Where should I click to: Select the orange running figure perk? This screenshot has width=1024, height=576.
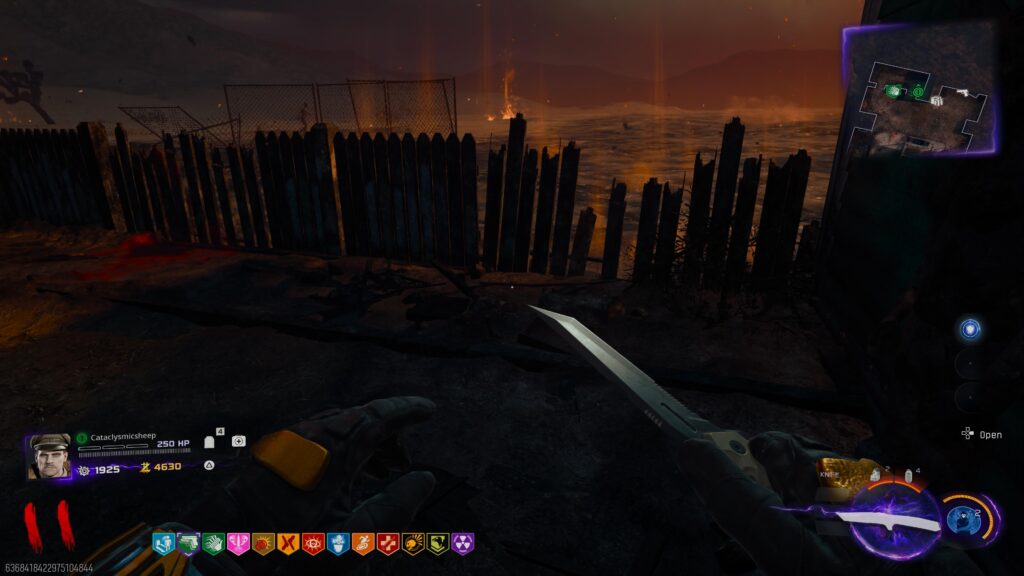click(x=362, y=543)
